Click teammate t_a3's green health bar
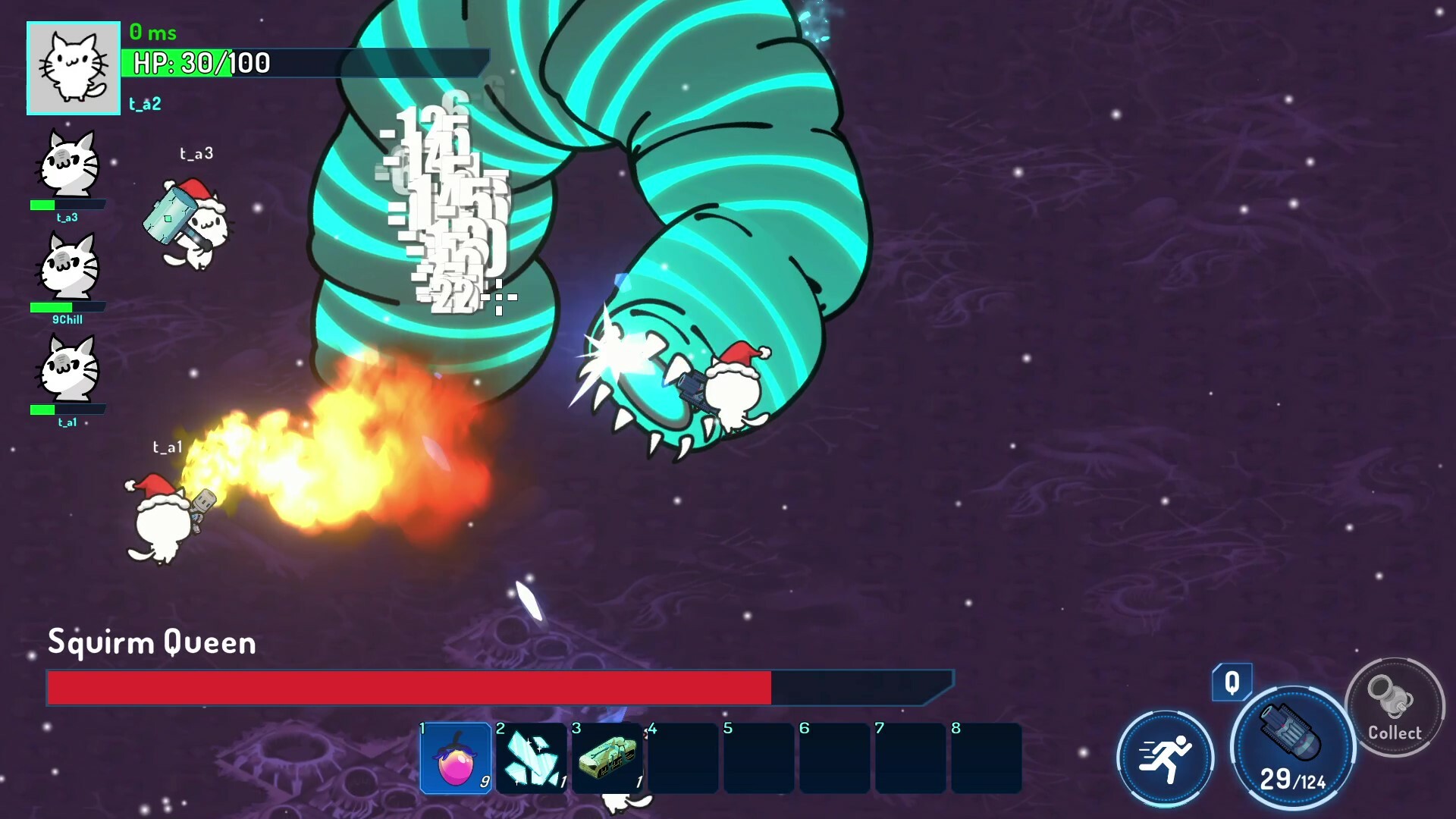The height and width of the screenshot is (819, 1456). click(67, 203)
